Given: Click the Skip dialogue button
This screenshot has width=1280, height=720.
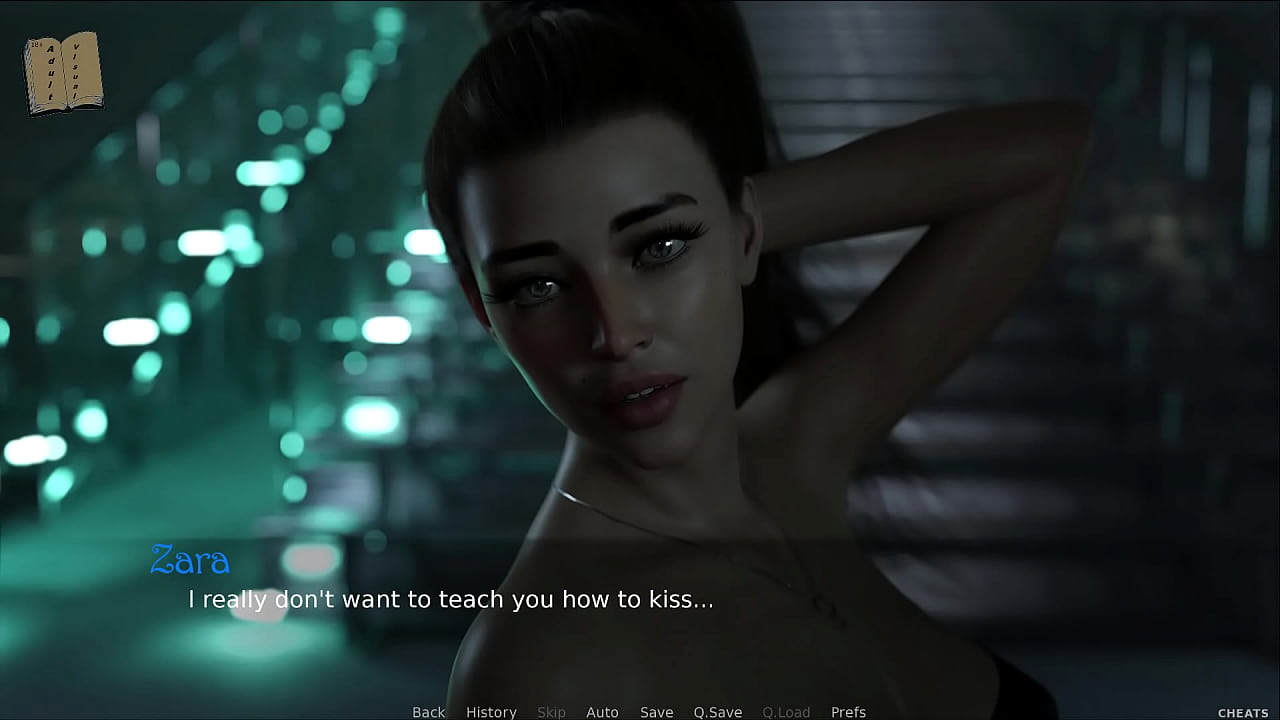Looking at the screenshot, I should 551,712.
